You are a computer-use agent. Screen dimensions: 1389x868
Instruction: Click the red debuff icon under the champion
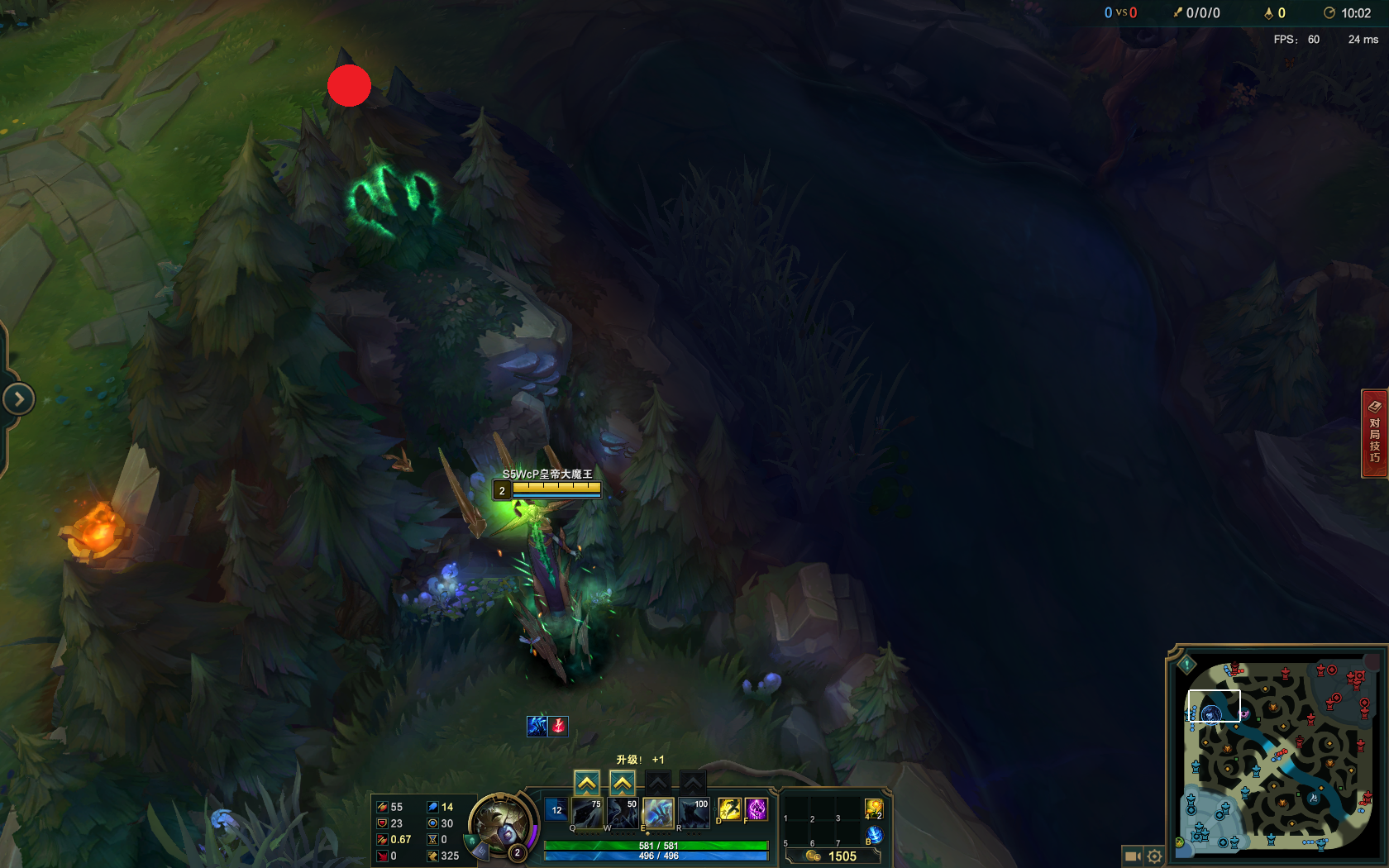pos(559,727)
